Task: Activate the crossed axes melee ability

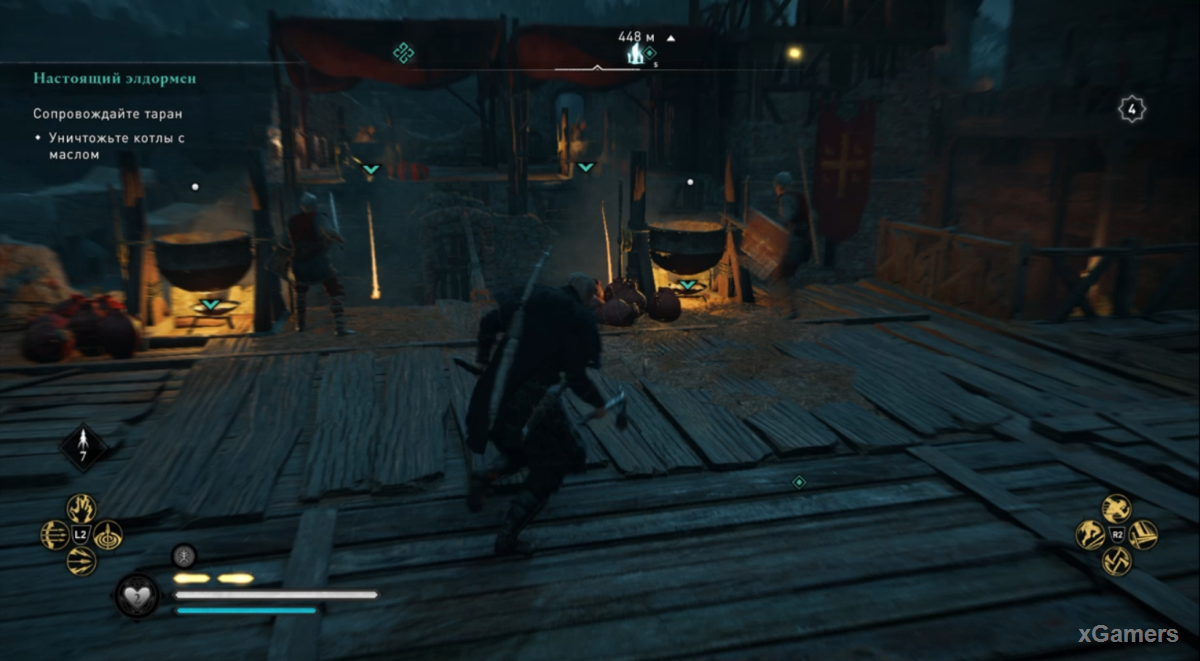Action: pyautogui.click(x=1117, y=561)
